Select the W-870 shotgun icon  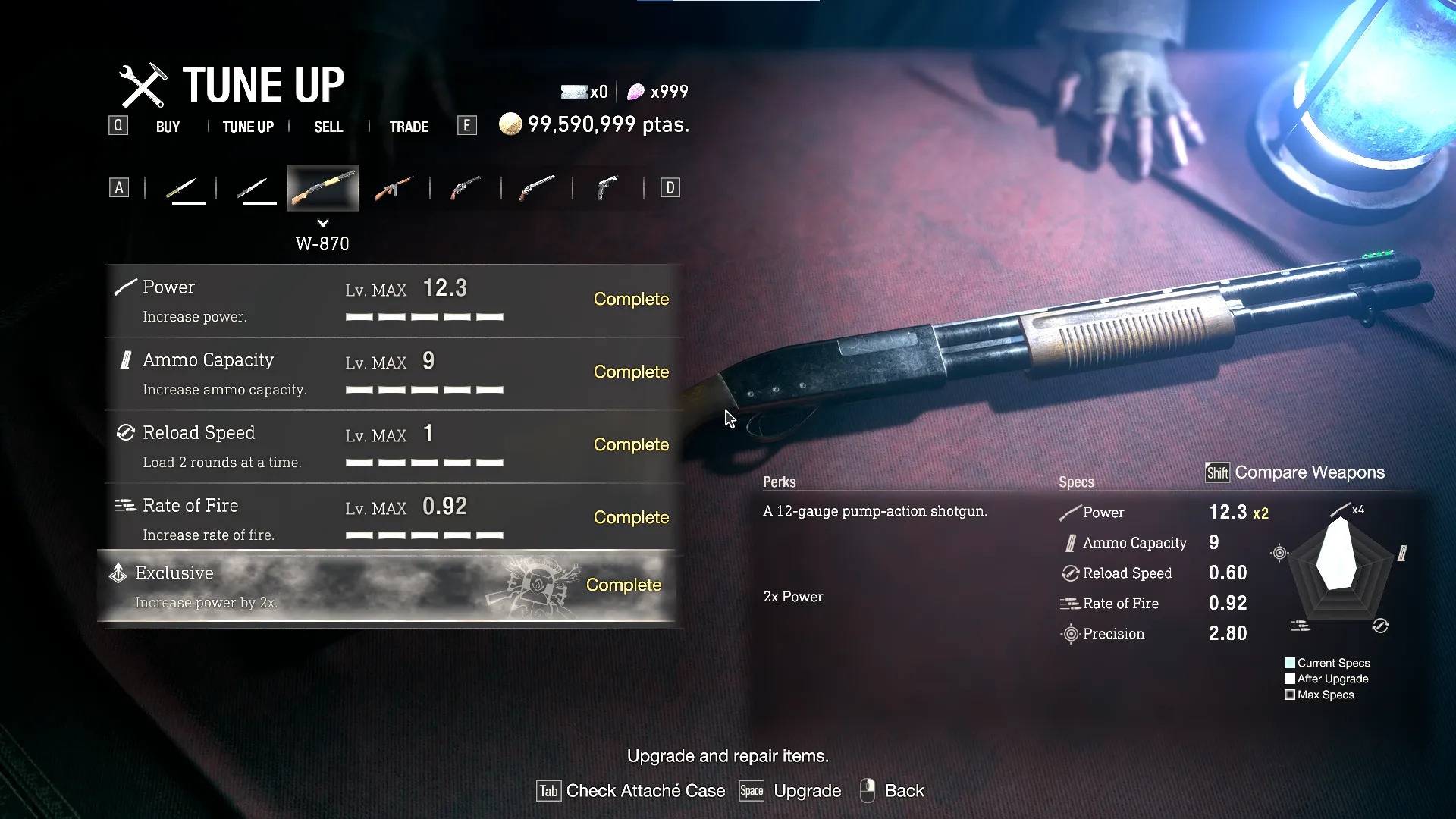tap(323, 188)
